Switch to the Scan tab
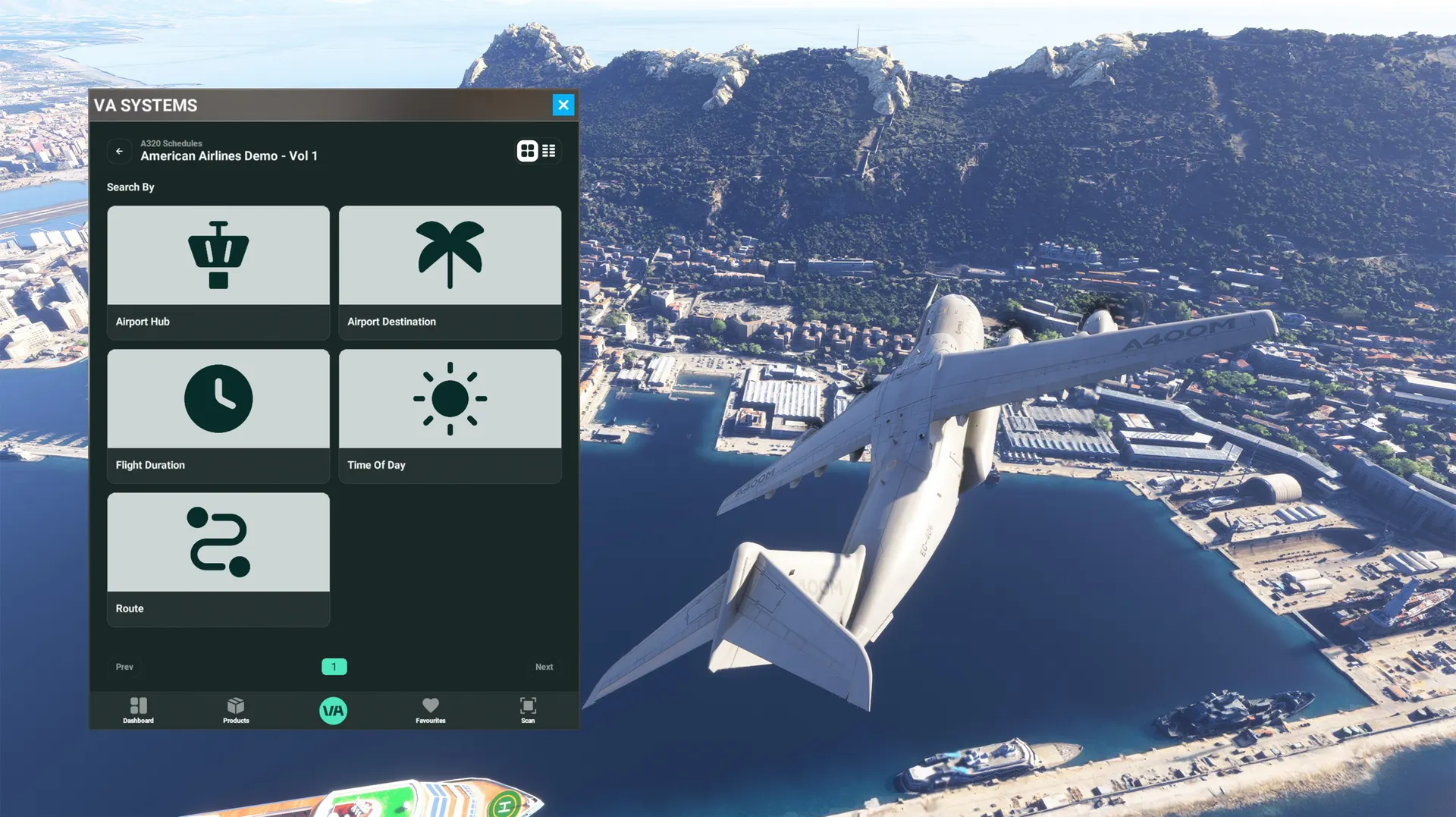1456x817 pixels. tap(528, 710)
